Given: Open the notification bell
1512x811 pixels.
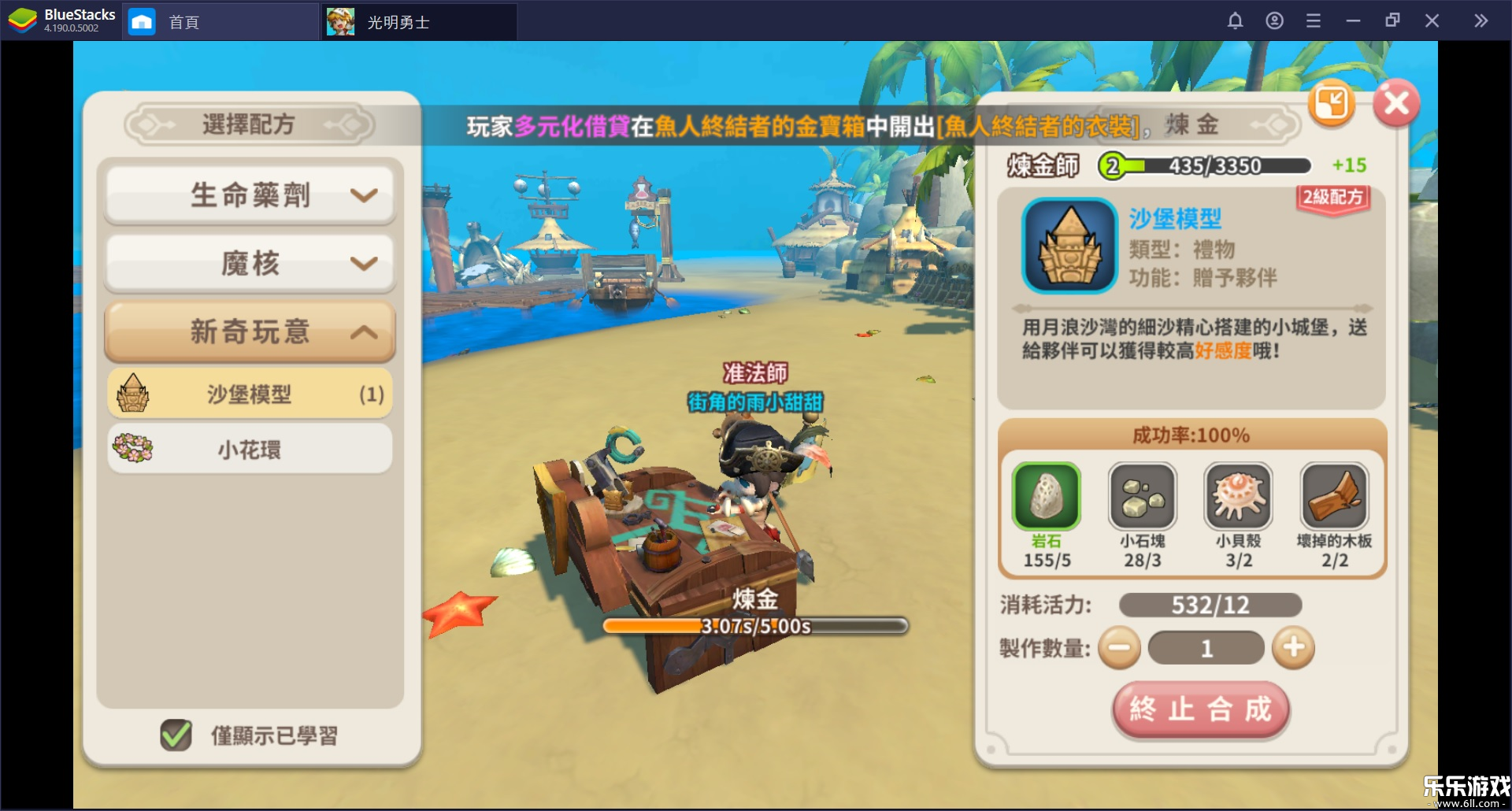Looking at the screenshot, I should click(1236, 20).
